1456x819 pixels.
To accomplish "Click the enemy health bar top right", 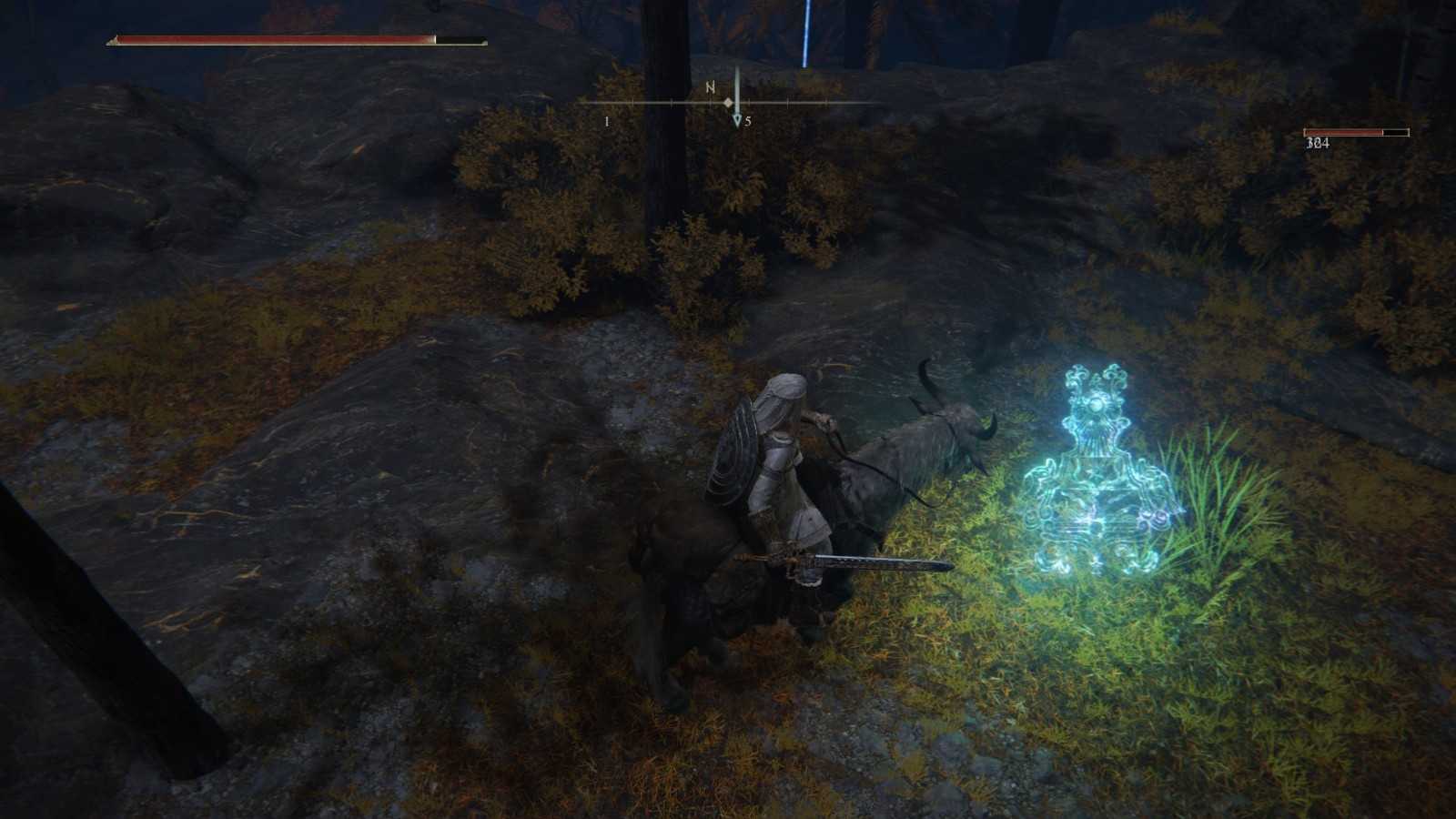I will (x=1356, y=132).
